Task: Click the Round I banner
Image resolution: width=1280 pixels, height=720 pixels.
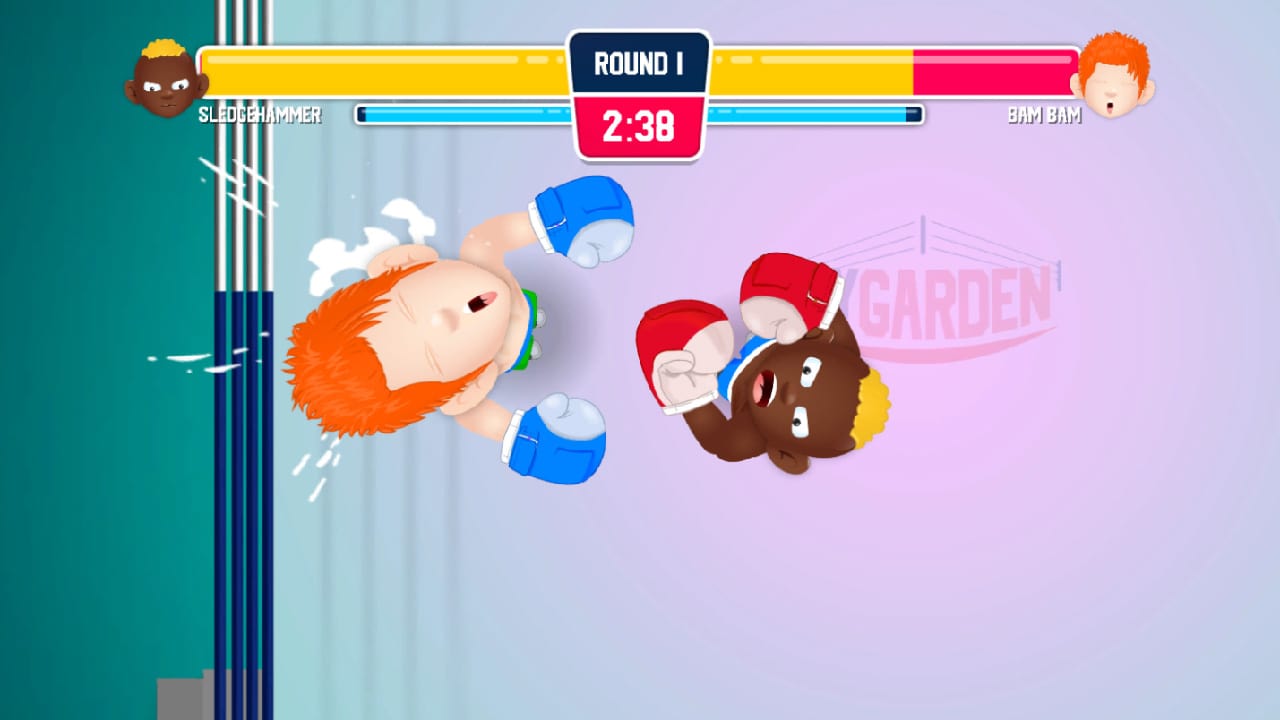Action: (x=638, y=62)
